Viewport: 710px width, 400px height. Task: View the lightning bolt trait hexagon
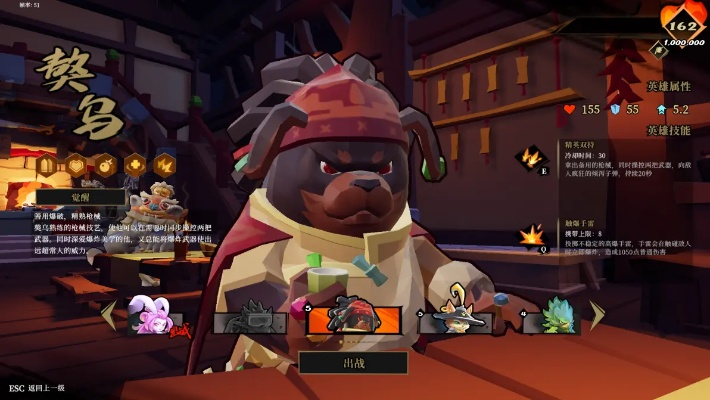pos(163,165)
